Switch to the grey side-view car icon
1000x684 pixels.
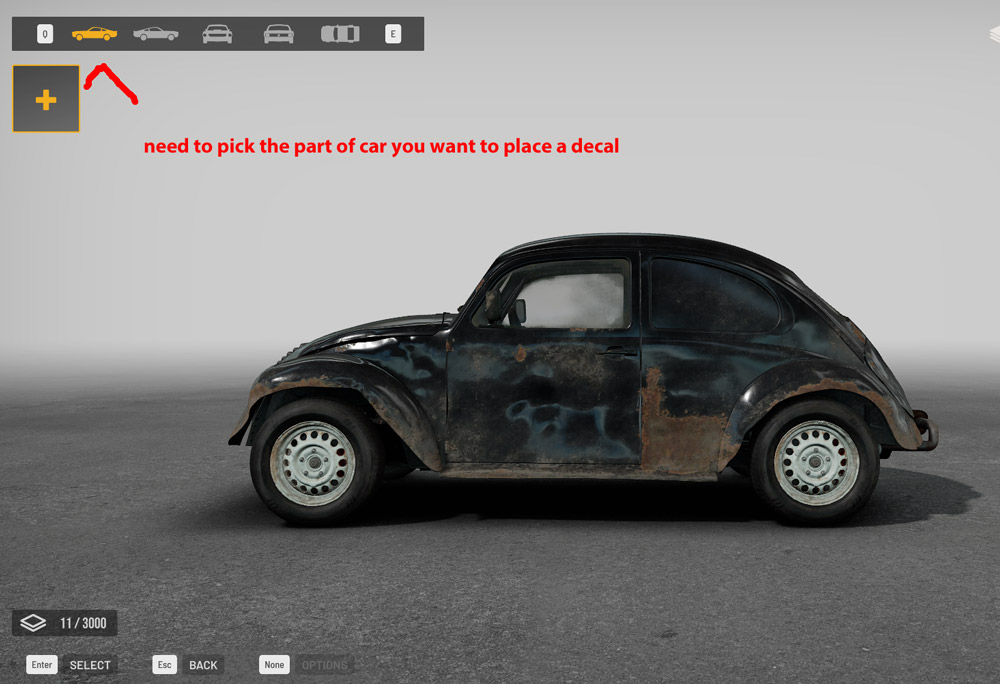coord(155,34)
